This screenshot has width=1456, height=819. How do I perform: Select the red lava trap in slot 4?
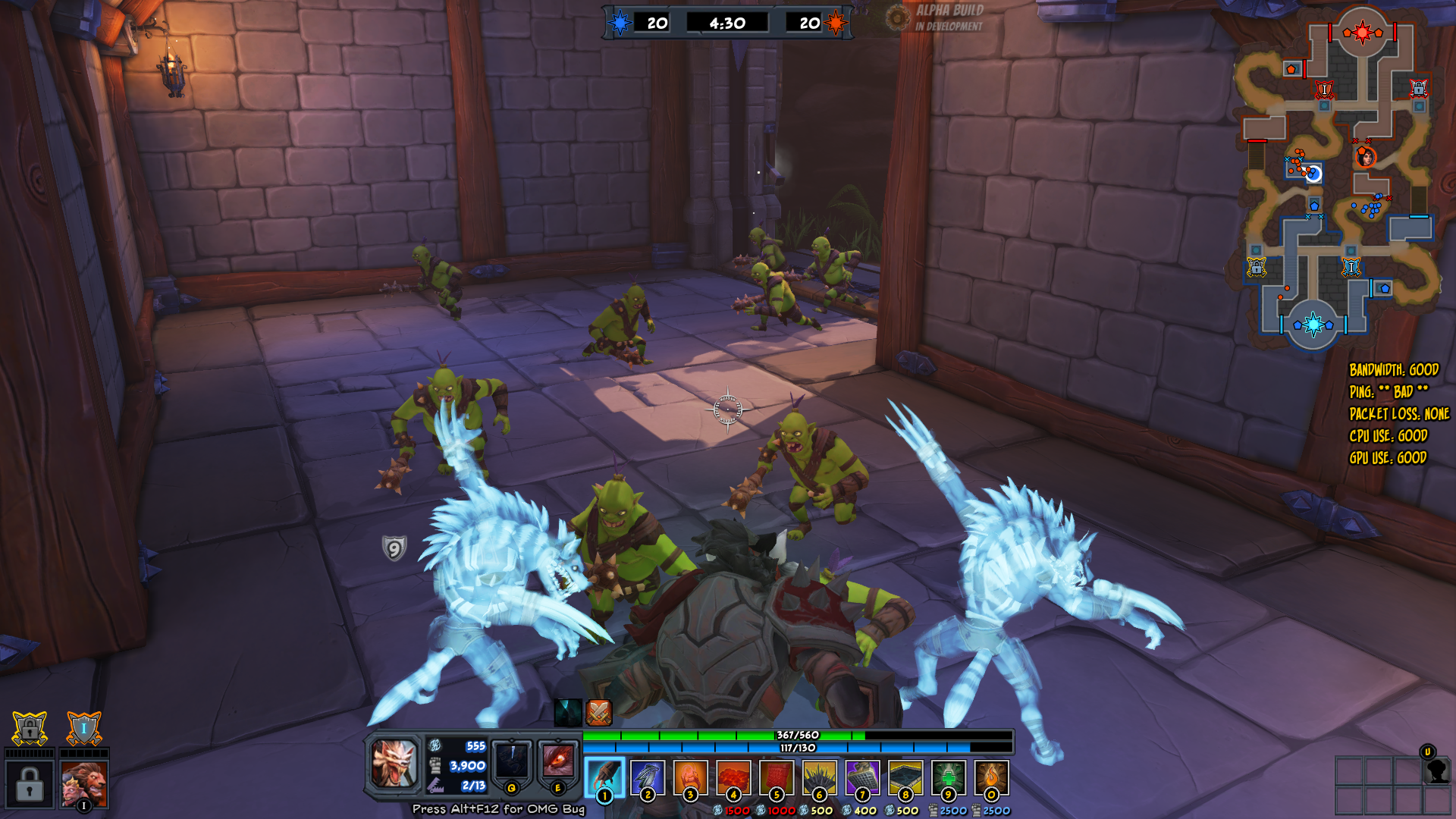(x=733, y=777)
